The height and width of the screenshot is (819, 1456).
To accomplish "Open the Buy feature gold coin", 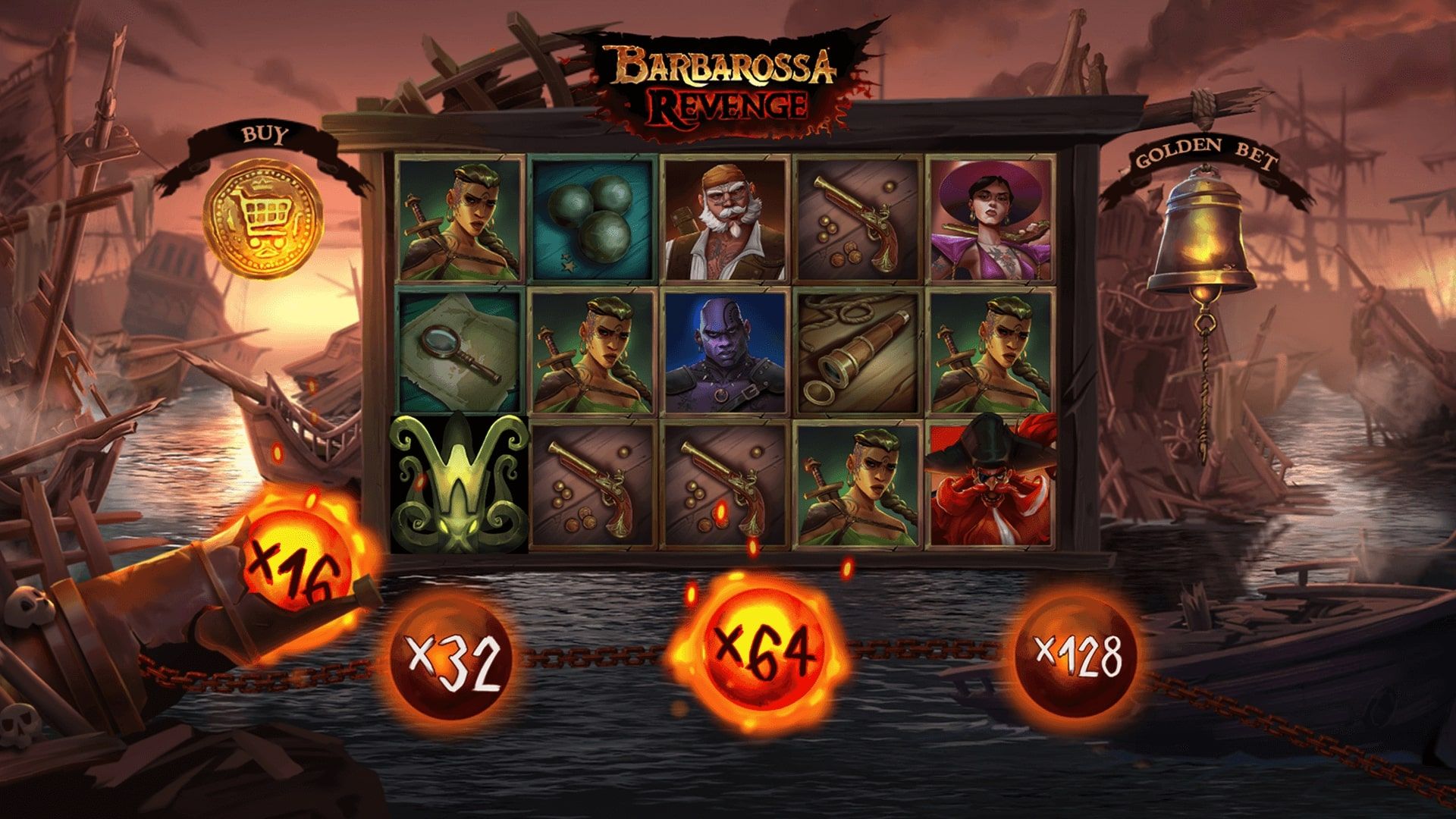I will [x=265, y=218].
